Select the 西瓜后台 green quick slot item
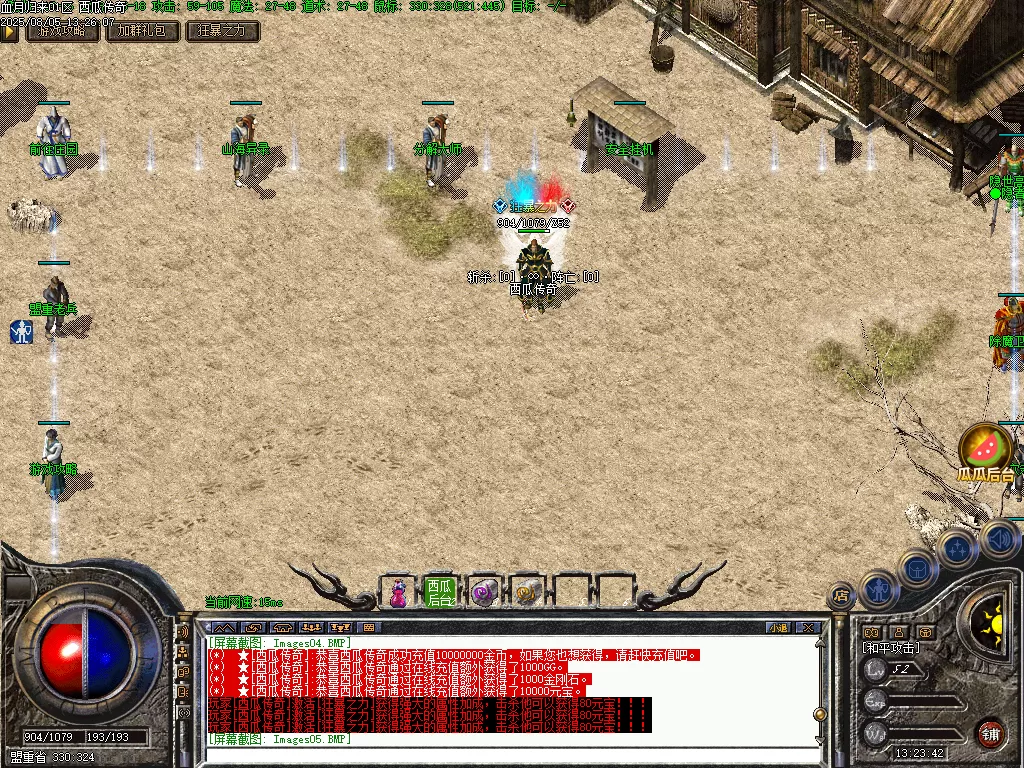1024x768 pixels. pyautogui.click(x=441, y=592)
